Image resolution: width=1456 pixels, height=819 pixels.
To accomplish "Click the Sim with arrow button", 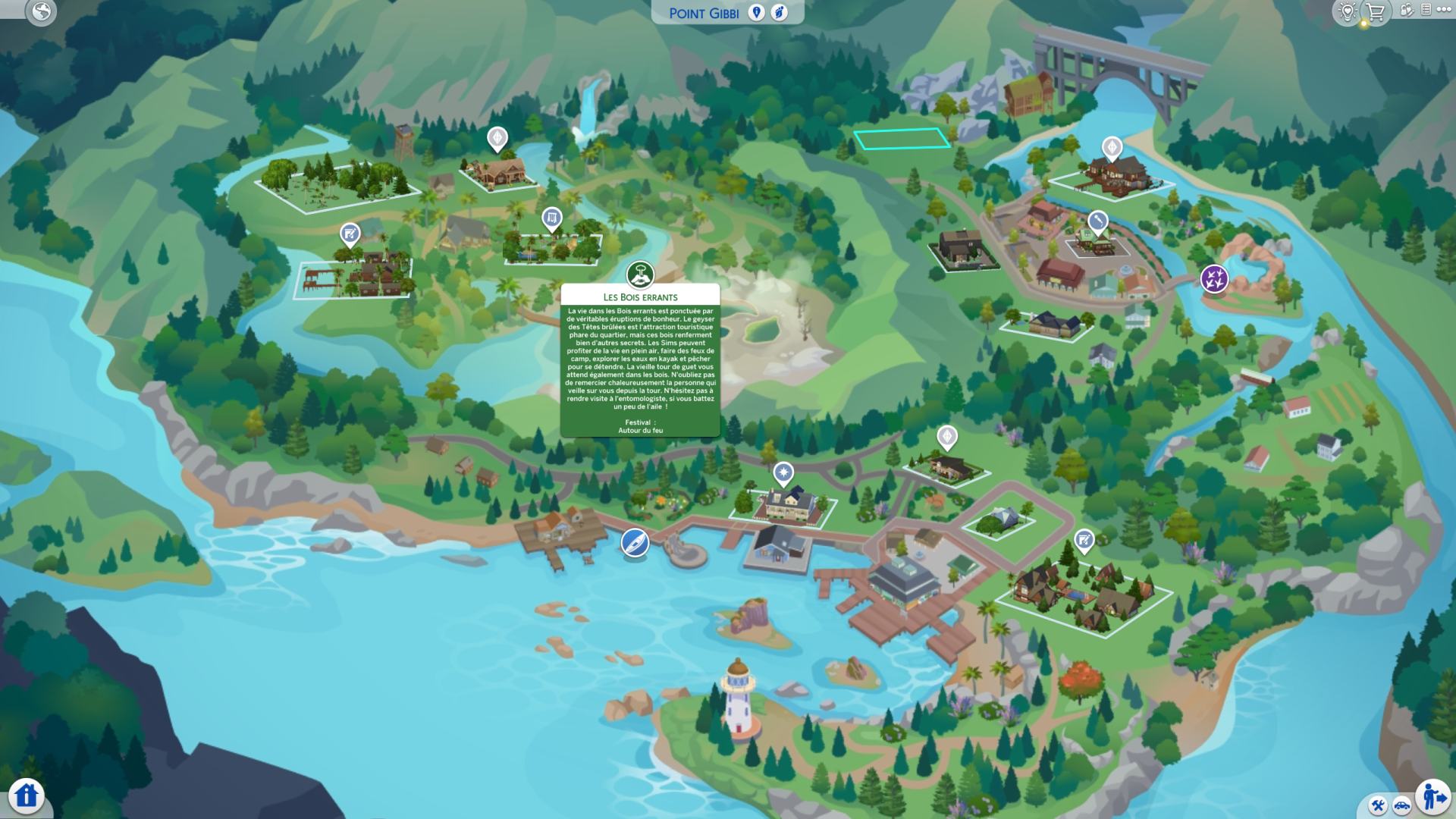I will click(1432, 796).
